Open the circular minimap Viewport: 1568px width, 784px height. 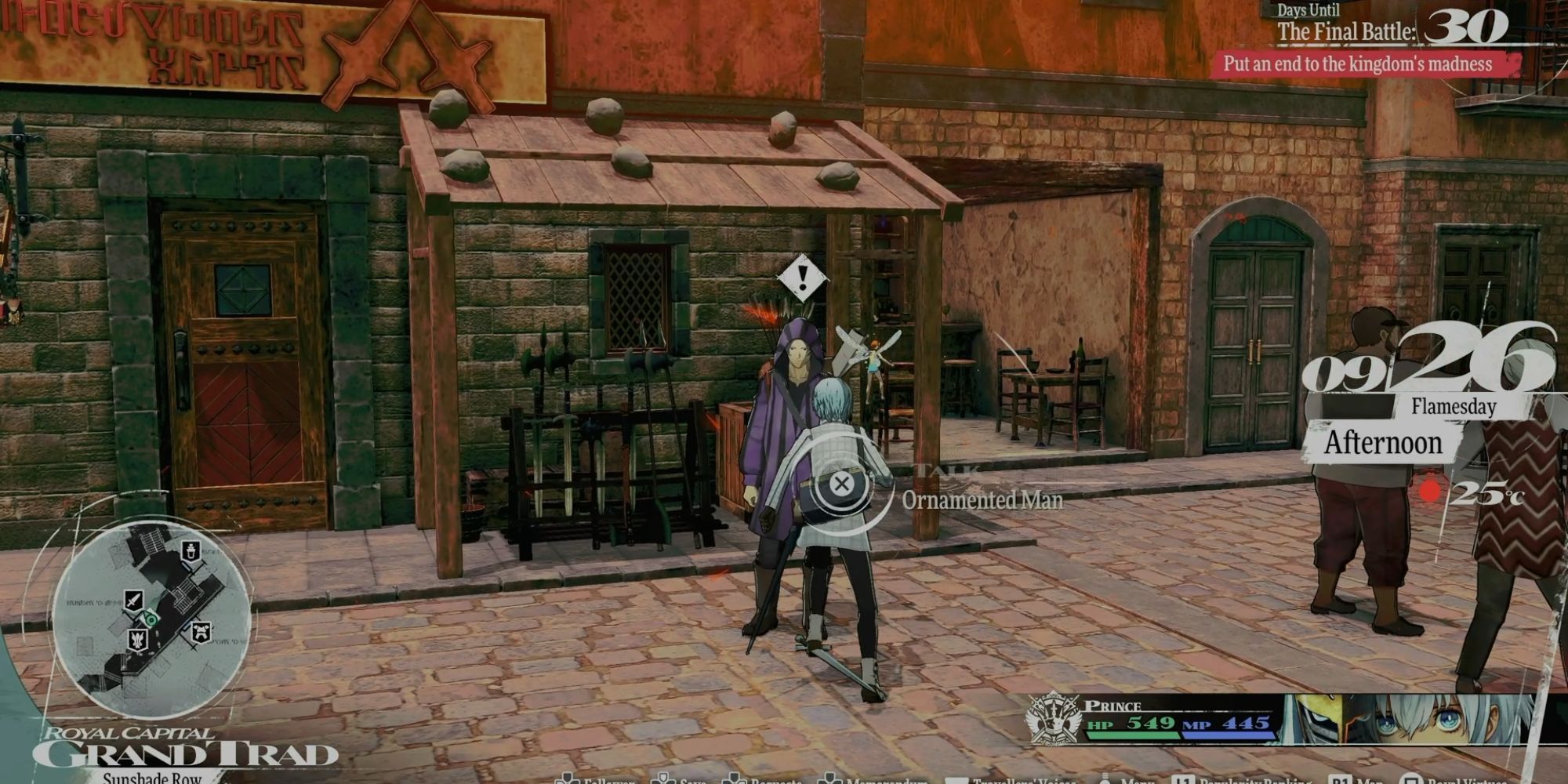click(151, 619)
